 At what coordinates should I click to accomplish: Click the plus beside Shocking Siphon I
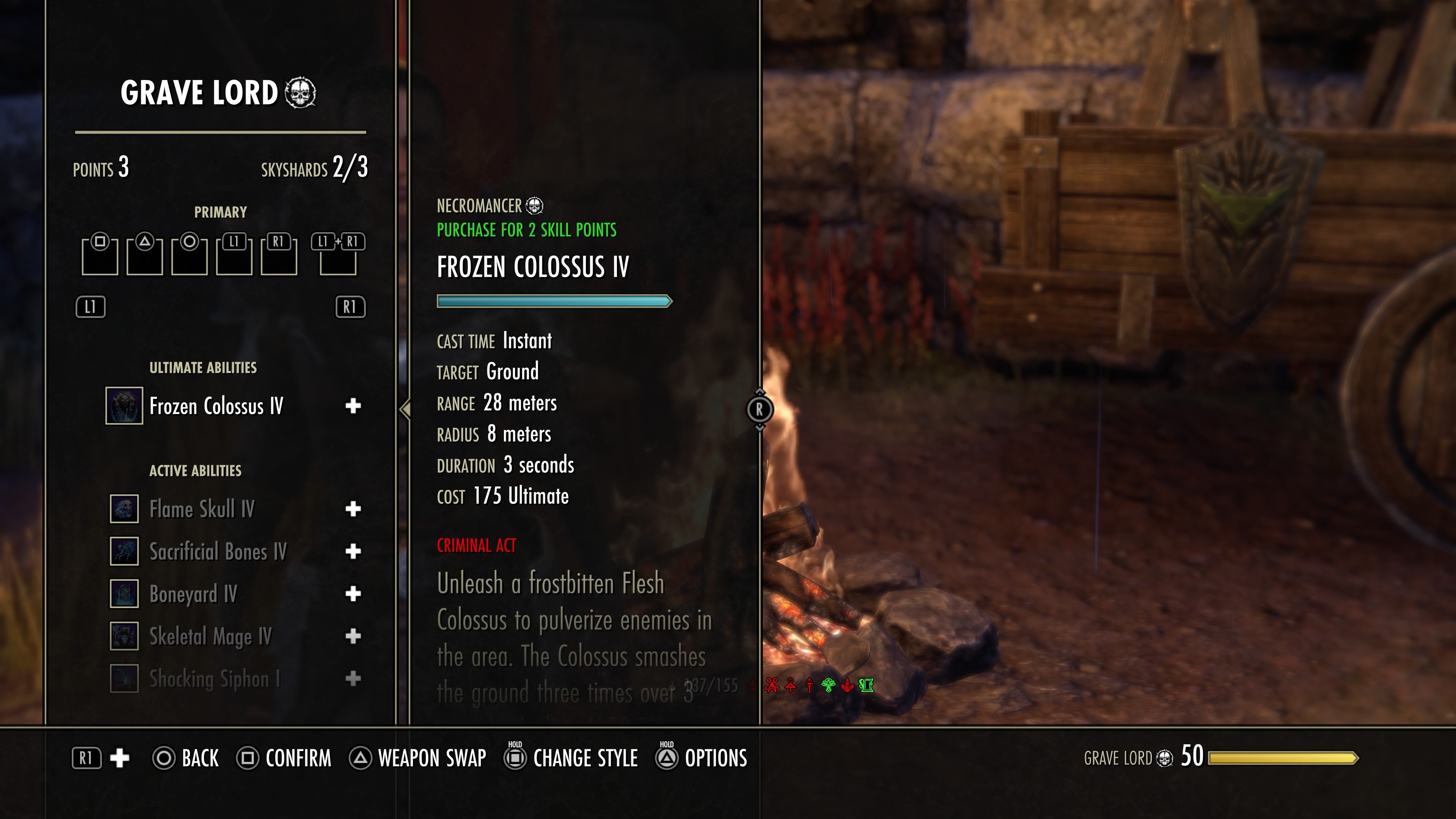tap(353, 679)
